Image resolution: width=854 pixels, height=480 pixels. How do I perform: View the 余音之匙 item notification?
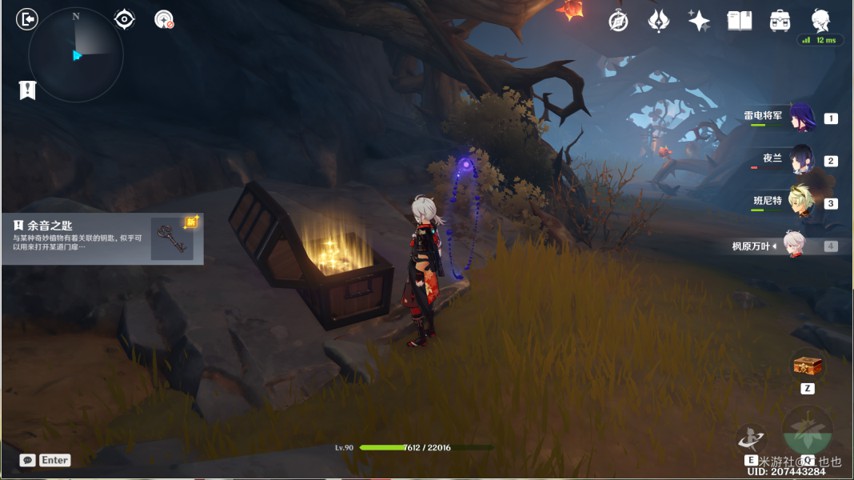pyautogui.click(x=101, y=239)
